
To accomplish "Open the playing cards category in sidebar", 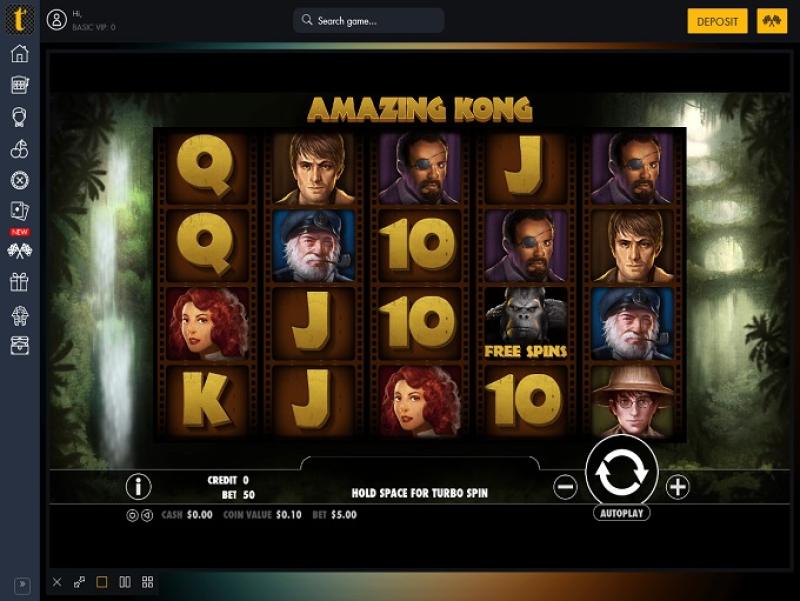I will [20, 212].
